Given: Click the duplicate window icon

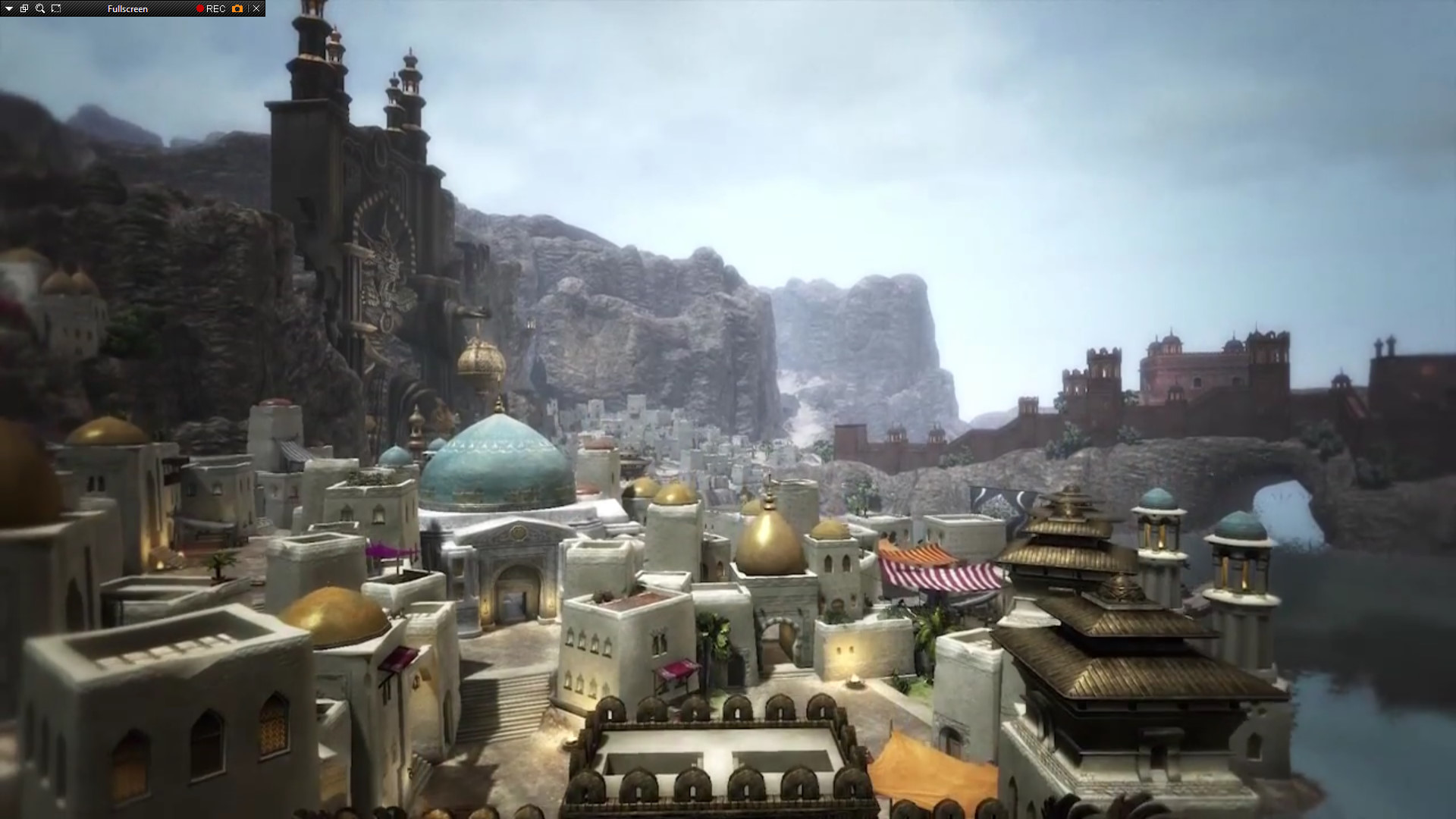Looking at the screenshot, I should 24,8.
